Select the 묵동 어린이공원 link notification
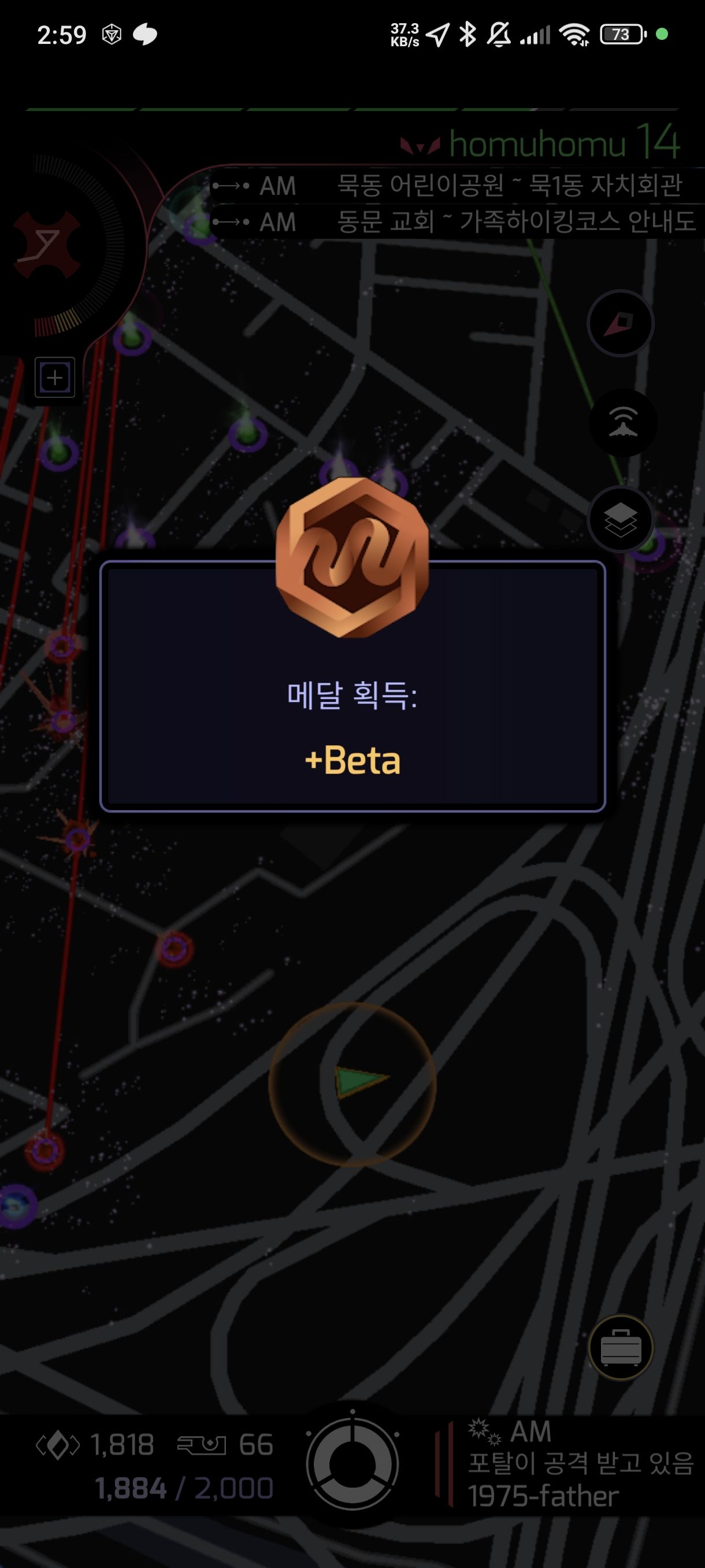The height and width of the screenshot is (1568, 705). [x=456, y=185]
